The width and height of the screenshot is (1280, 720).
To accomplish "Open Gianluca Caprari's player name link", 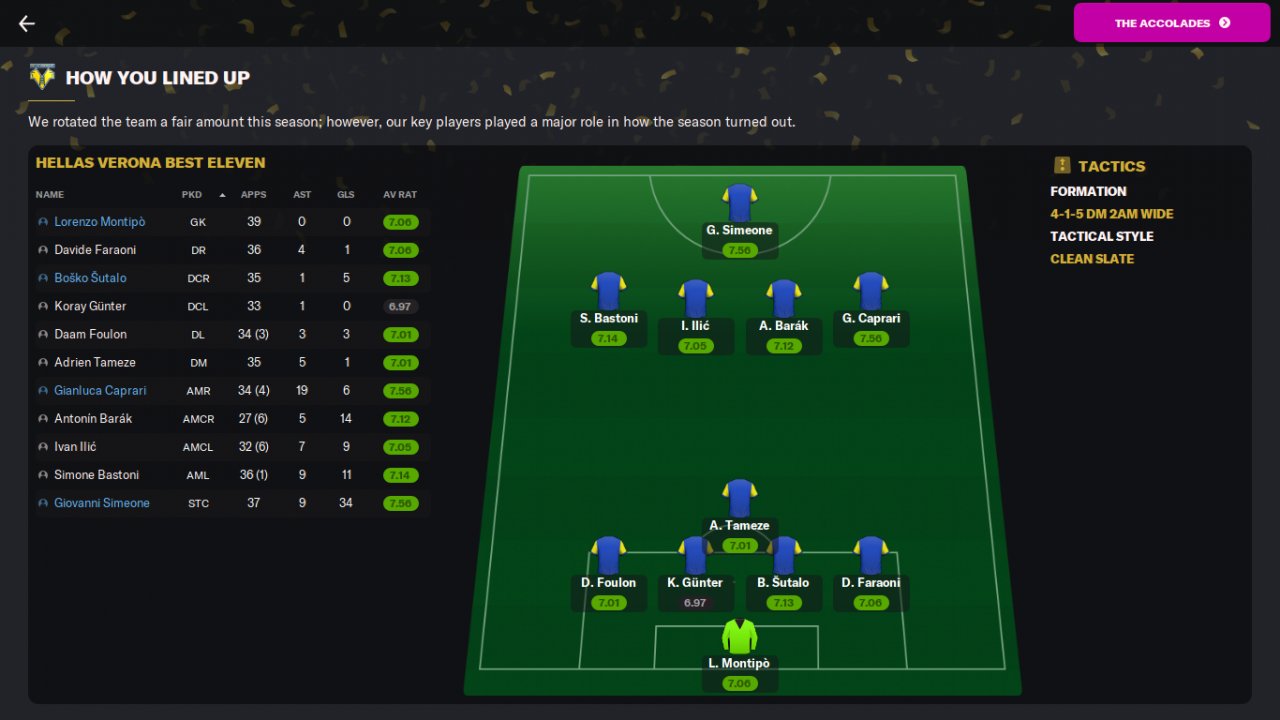I will (100, 390).
